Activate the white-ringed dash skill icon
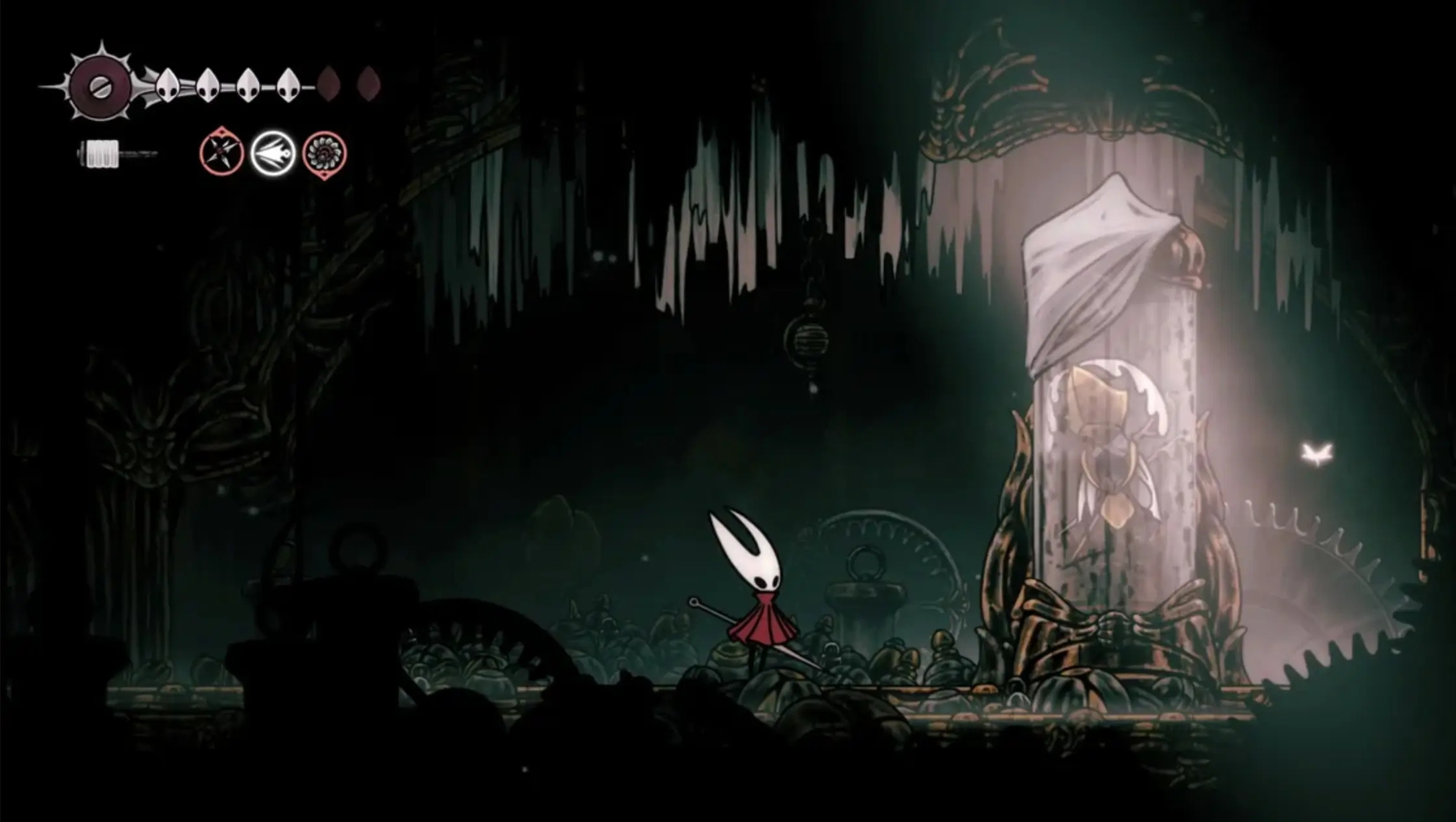Viewport: 1456px width, 822px height. coord(273,153)
